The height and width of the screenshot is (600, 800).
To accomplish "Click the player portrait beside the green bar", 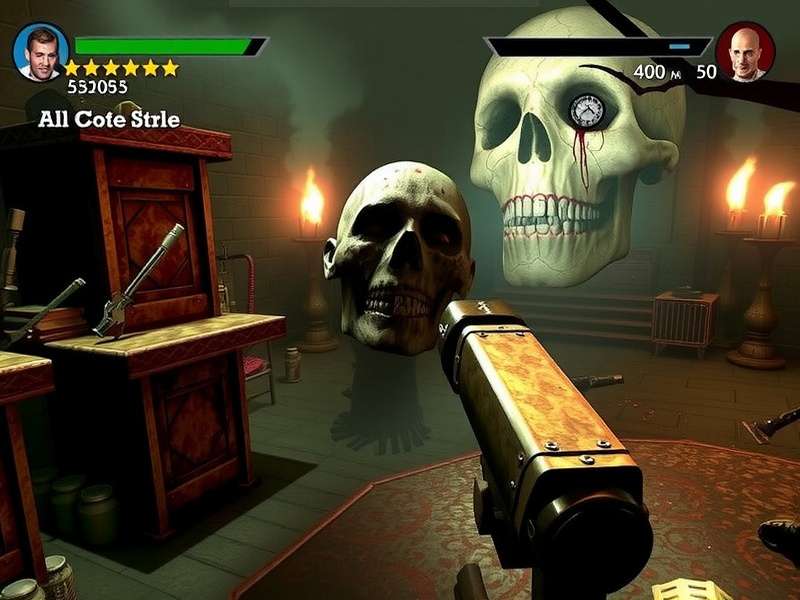I will [41, 50].
